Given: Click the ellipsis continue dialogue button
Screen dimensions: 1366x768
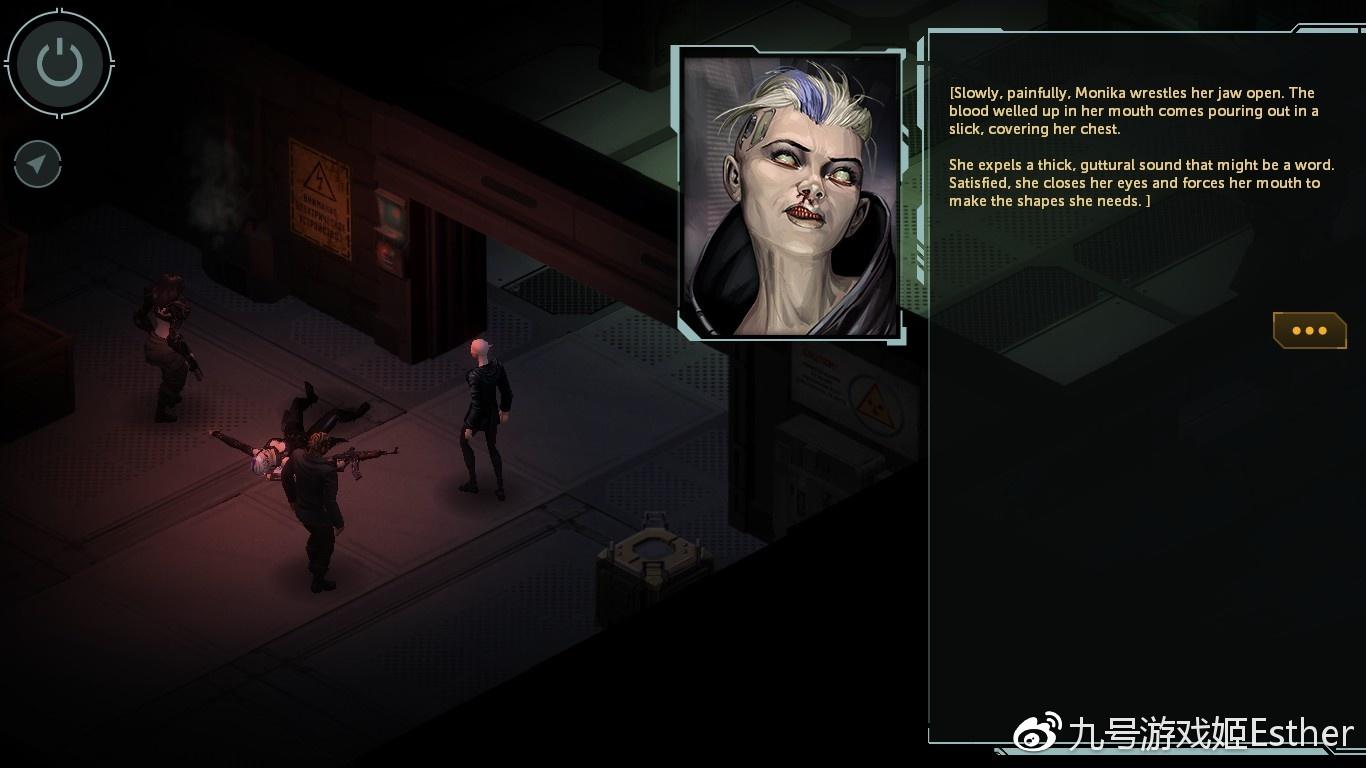Looking at the screenshot, I should (x=1309, y=330).
